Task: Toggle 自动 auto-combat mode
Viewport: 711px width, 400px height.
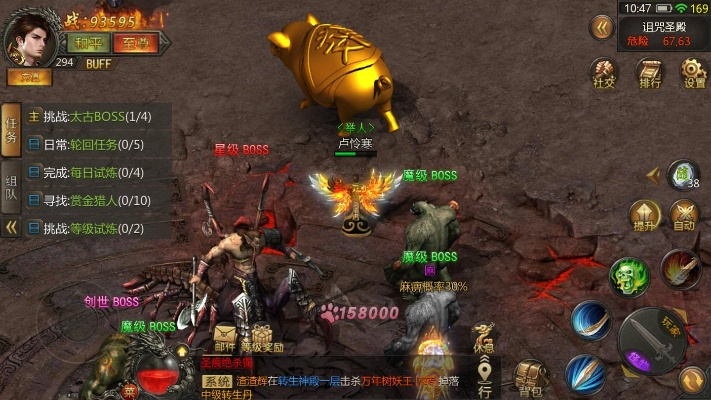Action: [684, 215]
